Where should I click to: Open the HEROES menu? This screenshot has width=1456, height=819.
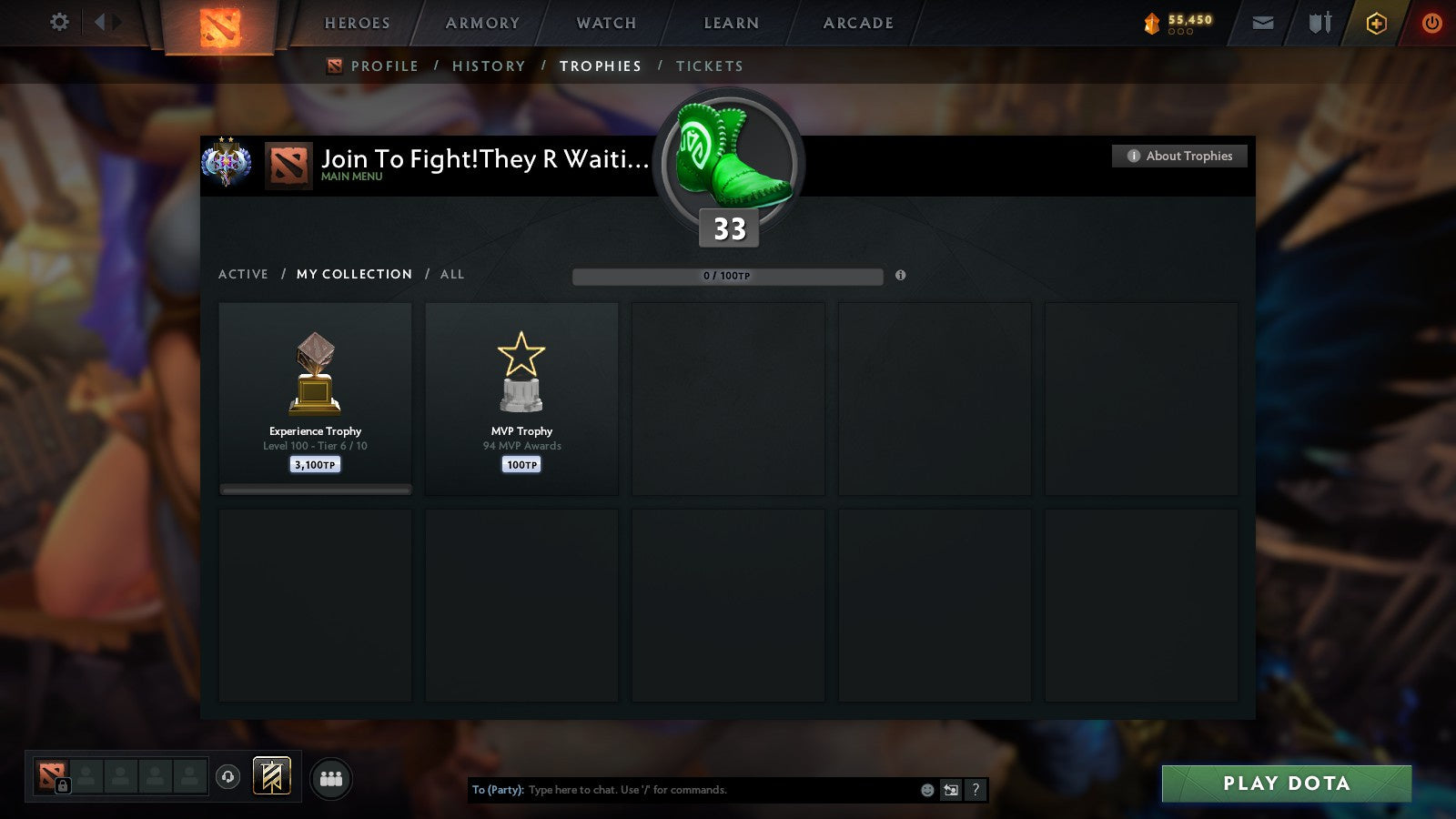355,23
